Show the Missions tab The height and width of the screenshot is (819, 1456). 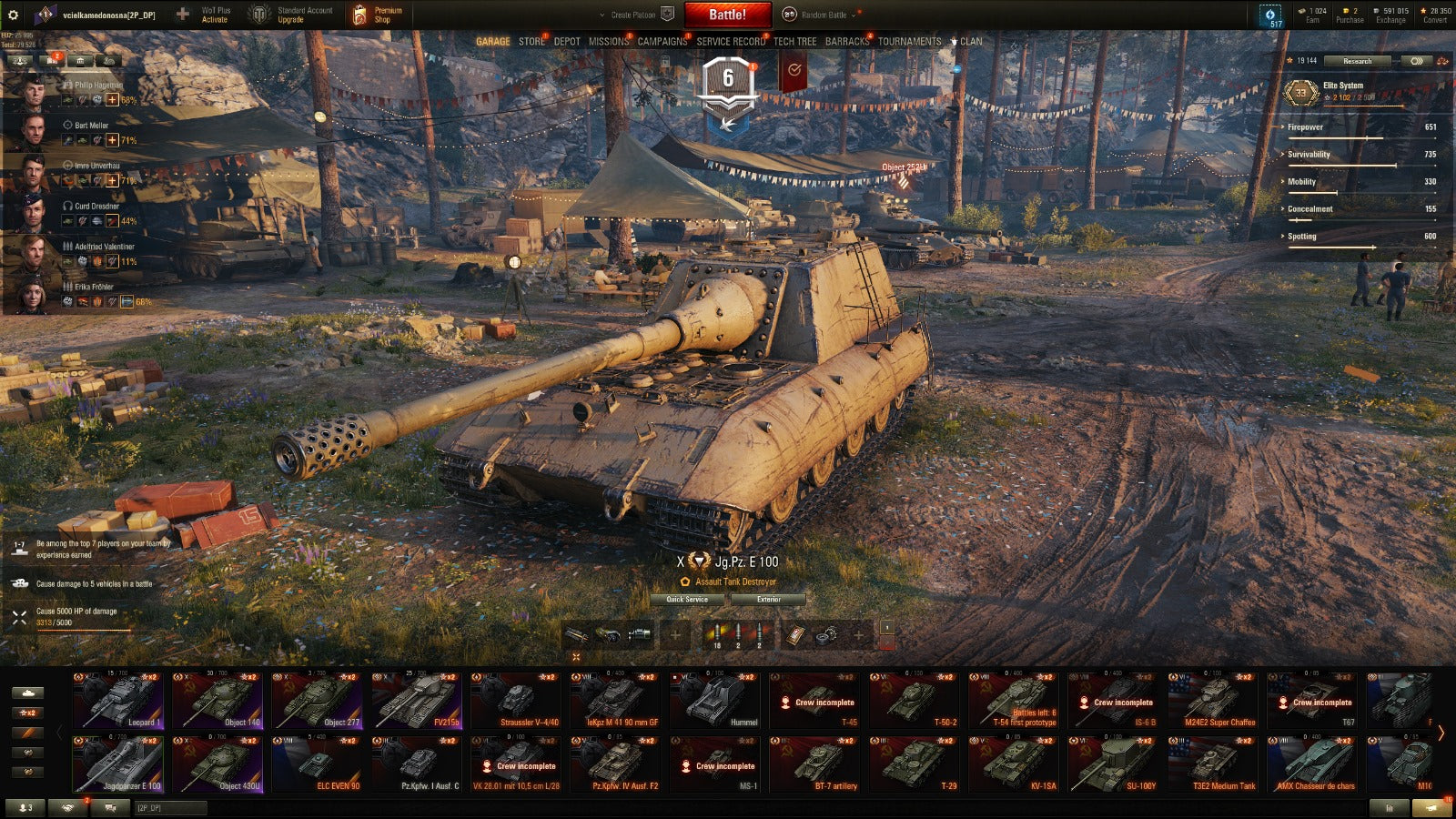[608, 42]
